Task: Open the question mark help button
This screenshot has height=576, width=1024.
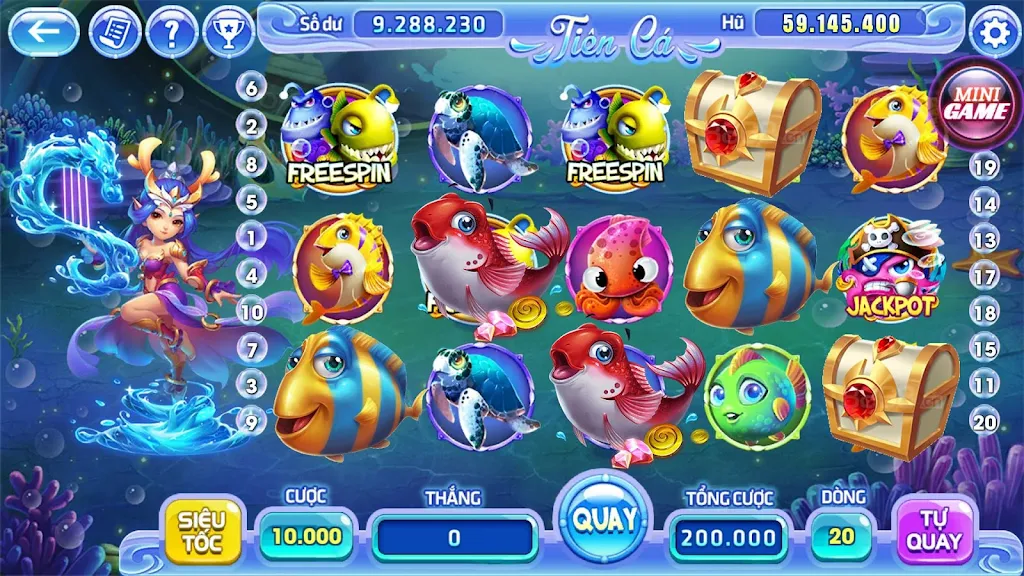Action: (x=172, y=33)
